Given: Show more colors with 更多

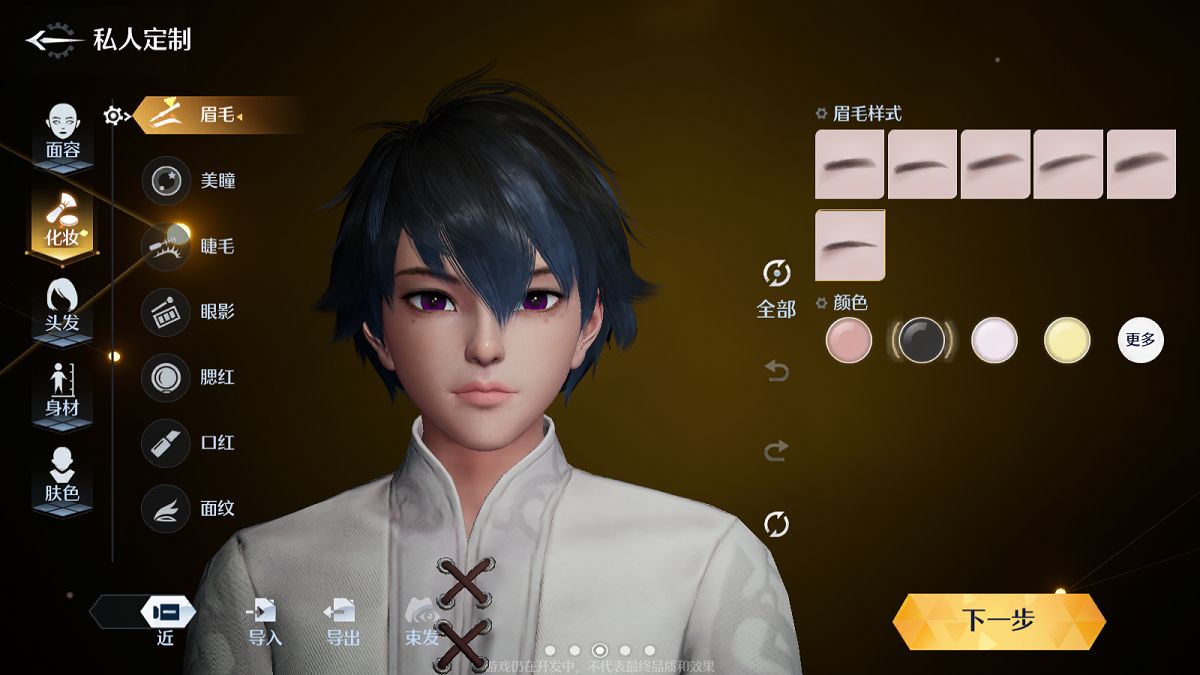Looking at the screenshot, I should tap(1140, 340).
